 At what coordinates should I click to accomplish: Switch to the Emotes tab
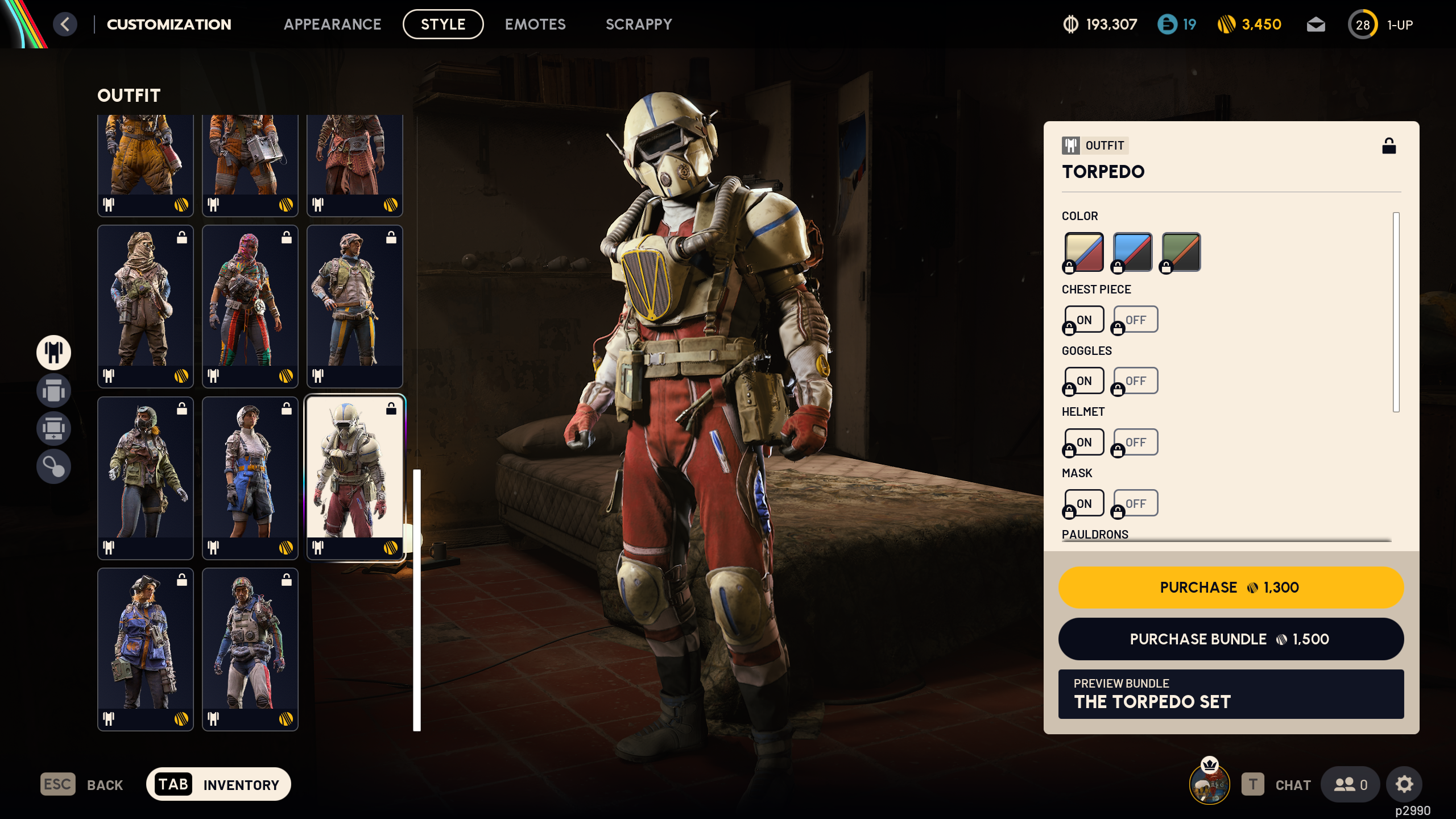(535, 24)
